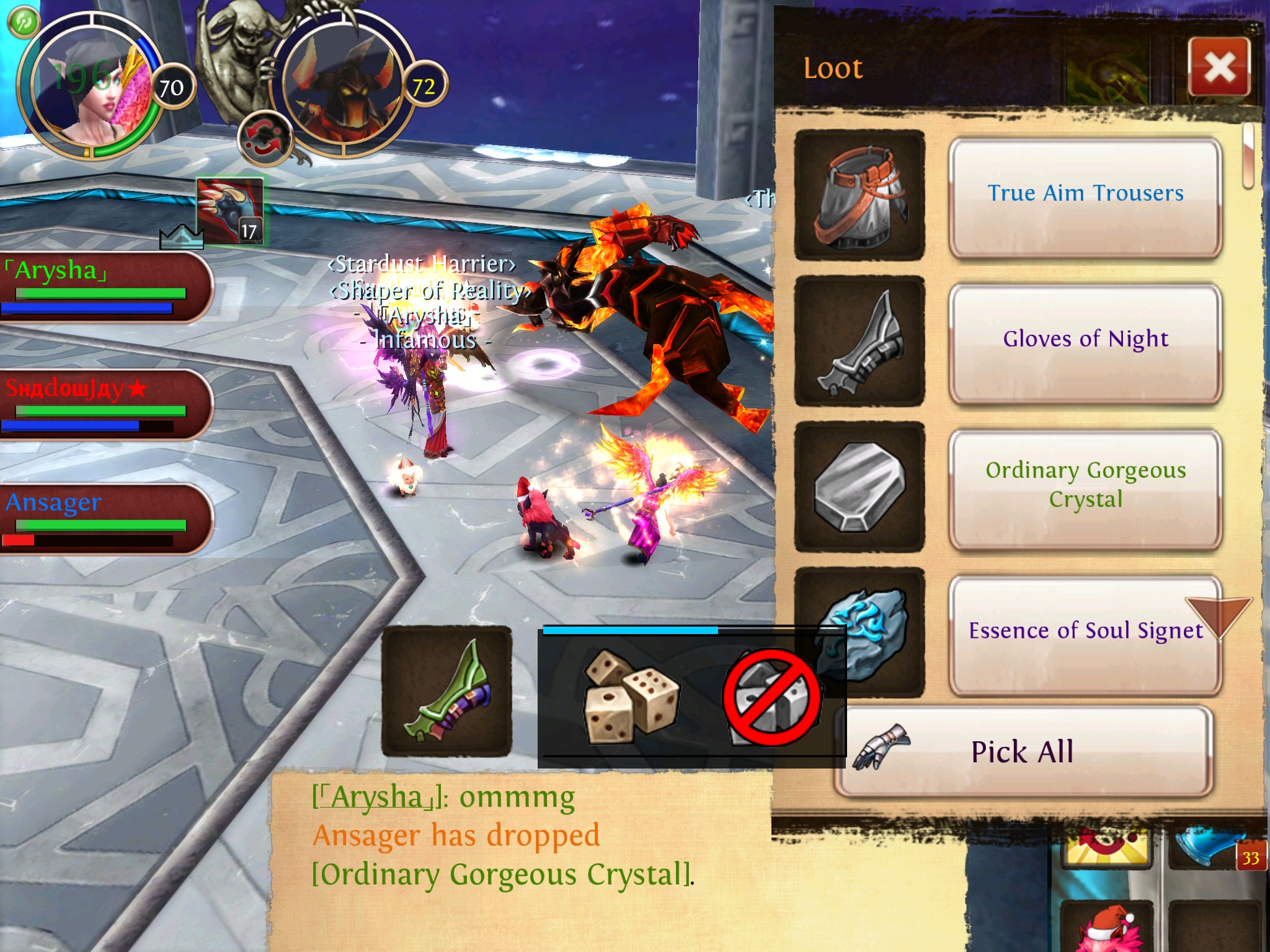Click the Gloves of Night icon
1270x952 pixels.
click(x=859, y=342)
